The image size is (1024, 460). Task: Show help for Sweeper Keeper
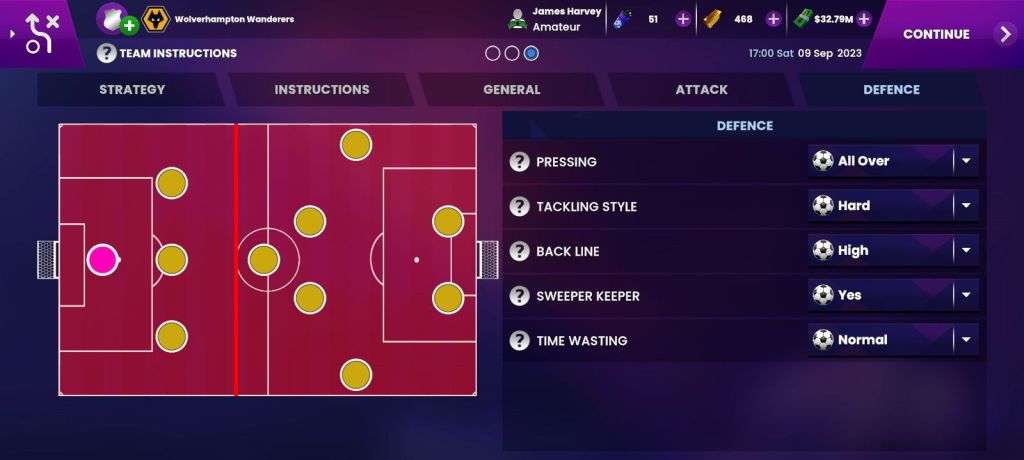519,296
